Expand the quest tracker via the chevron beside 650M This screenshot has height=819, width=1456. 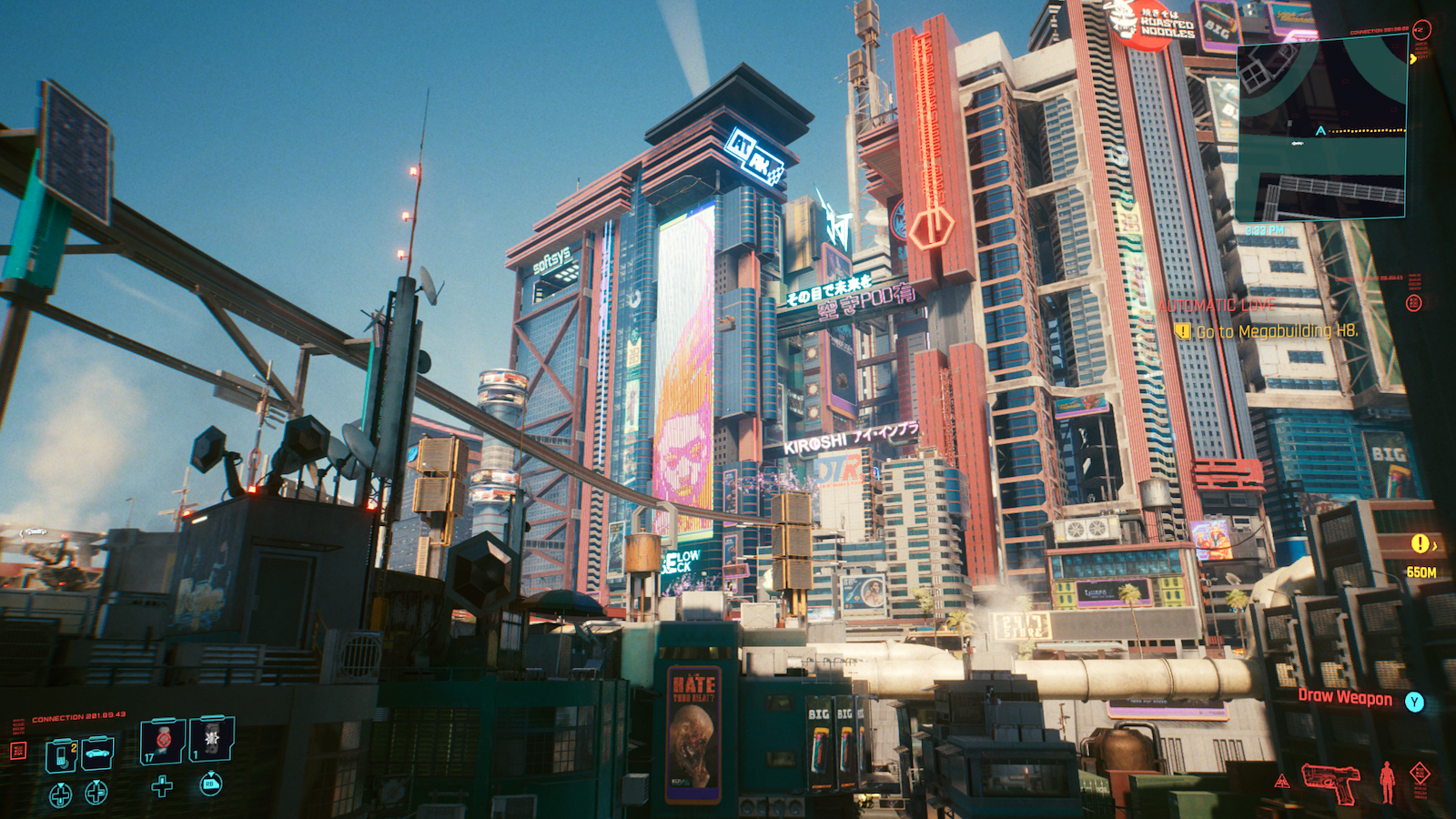click(x=1436, y=547)
